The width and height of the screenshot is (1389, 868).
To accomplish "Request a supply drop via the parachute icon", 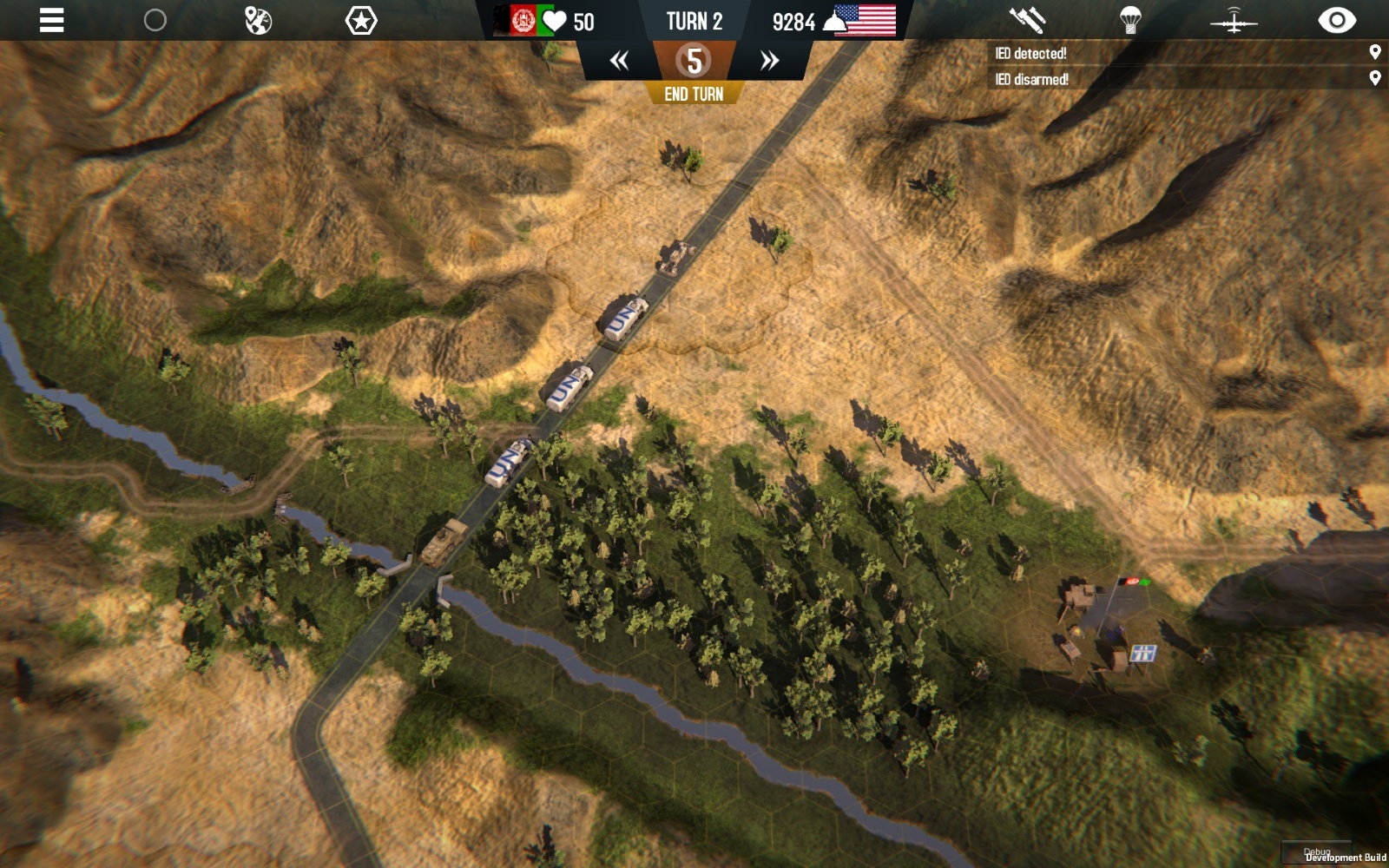I will (1133, 20).
